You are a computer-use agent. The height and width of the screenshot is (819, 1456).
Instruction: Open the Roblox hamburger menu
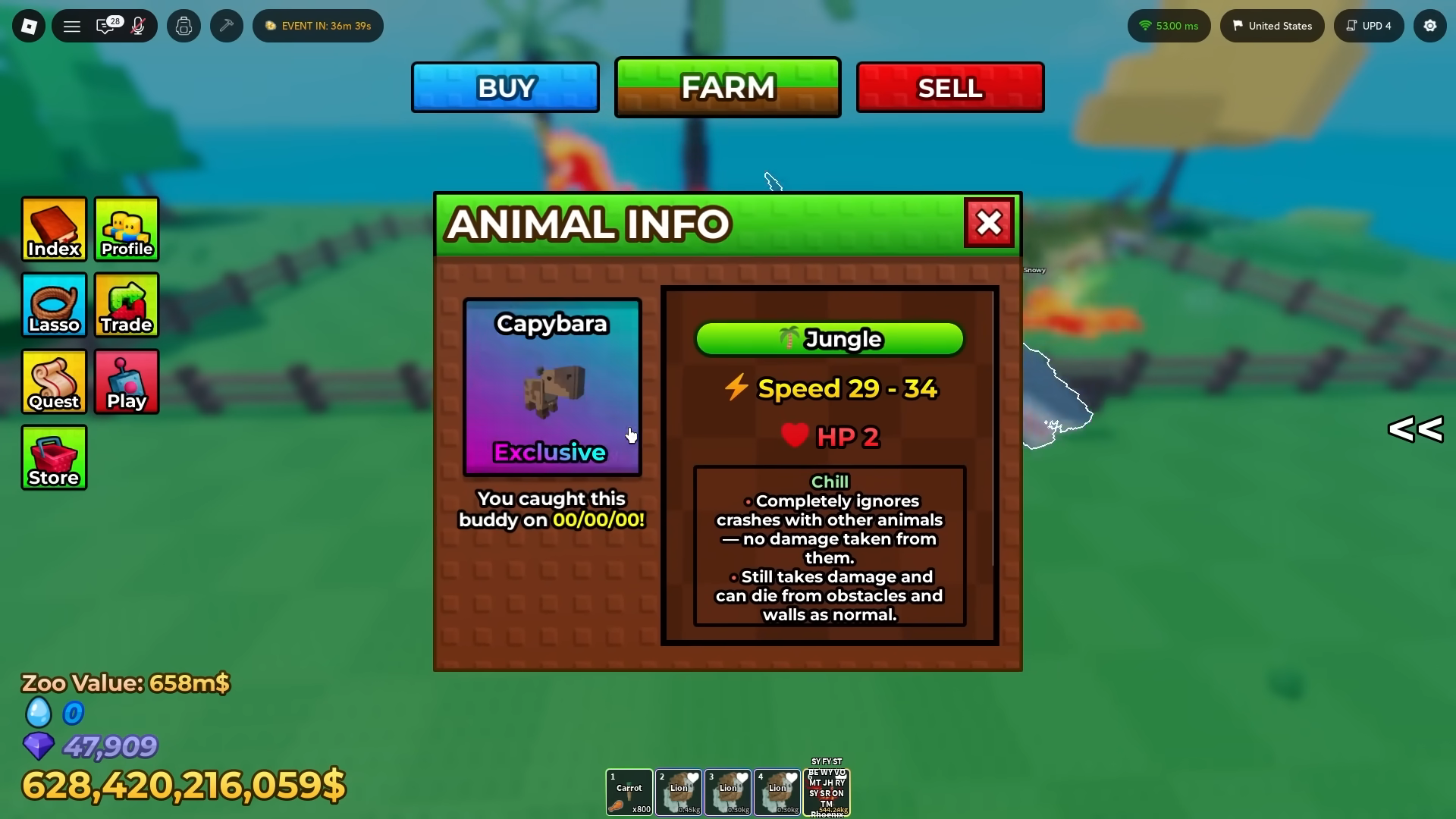pyautogui.click(x=72, y=25)
